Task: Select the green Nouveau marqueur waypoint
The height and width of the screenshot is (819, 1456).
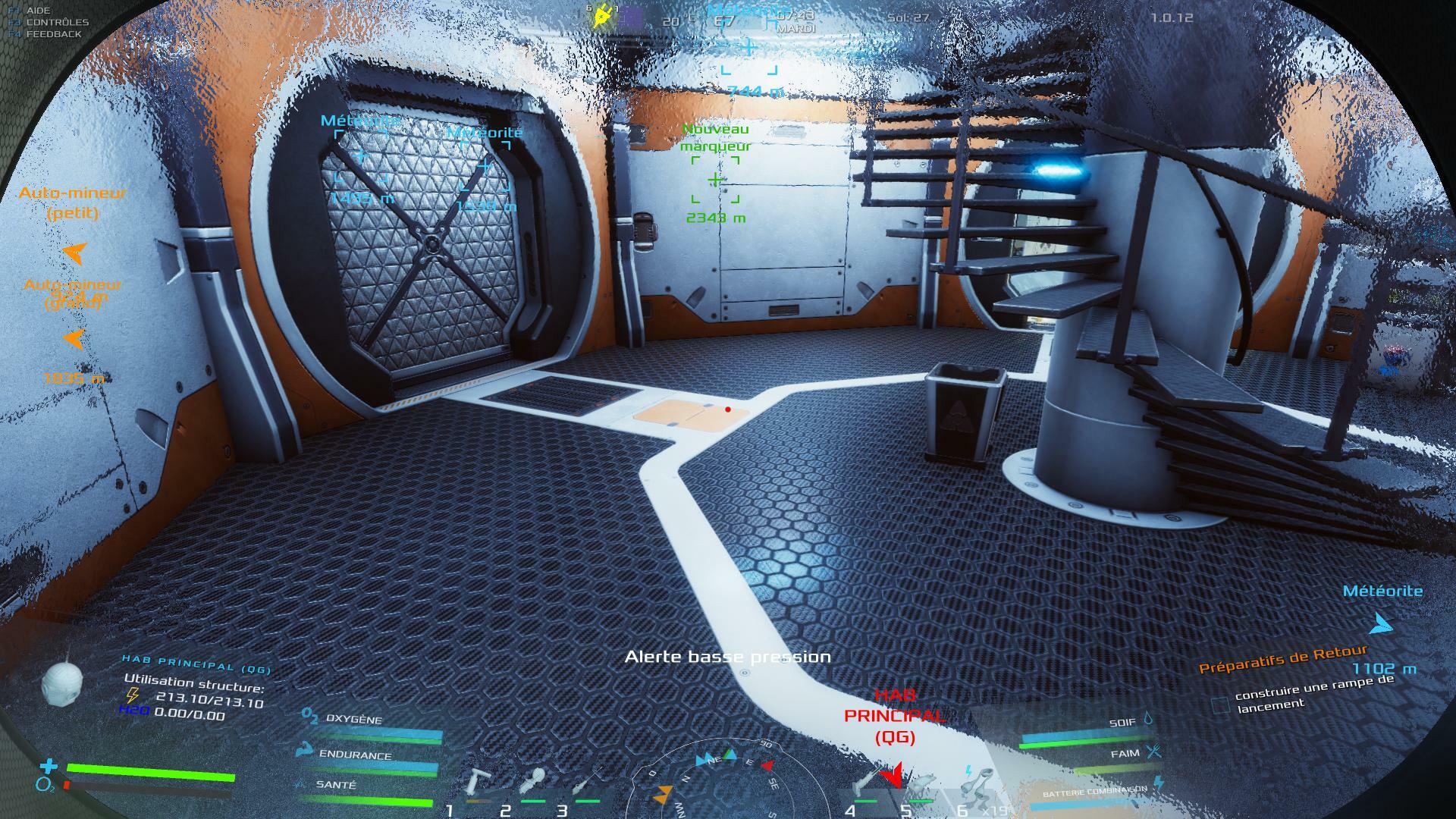Action: point(715,180)
